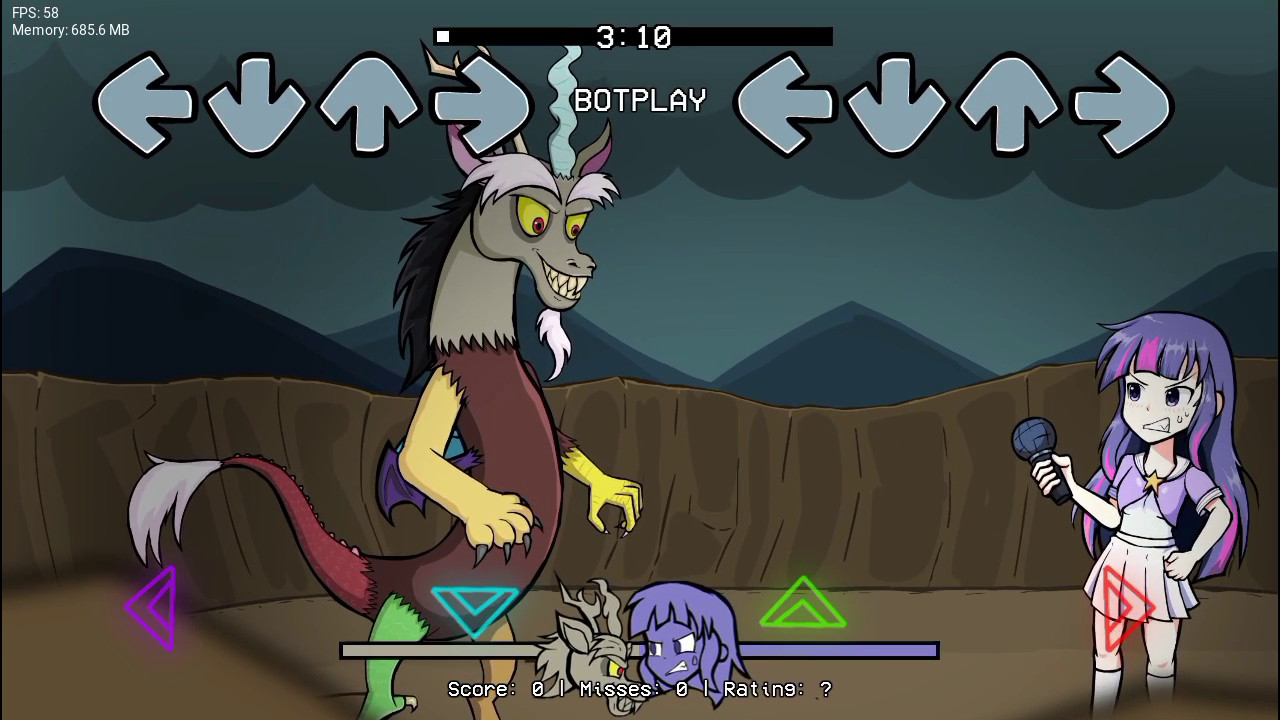Click the red right note on stage

click(1127, 606)
